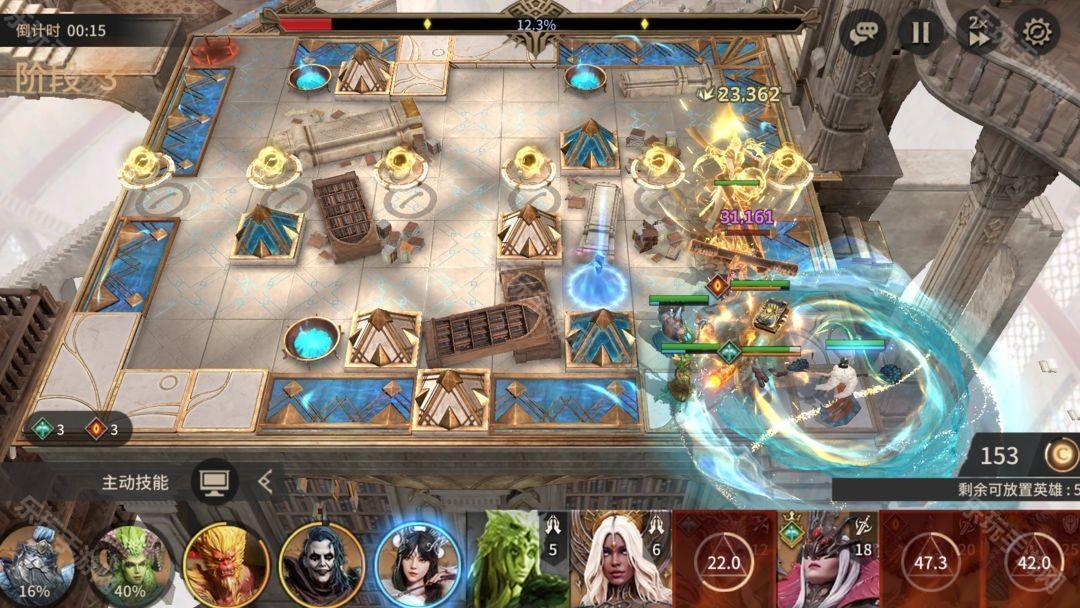Click the gold coin icon beside 153
Viewport: 1080px width, 608px height.
pyautogui.click(x=1060, y=455)
